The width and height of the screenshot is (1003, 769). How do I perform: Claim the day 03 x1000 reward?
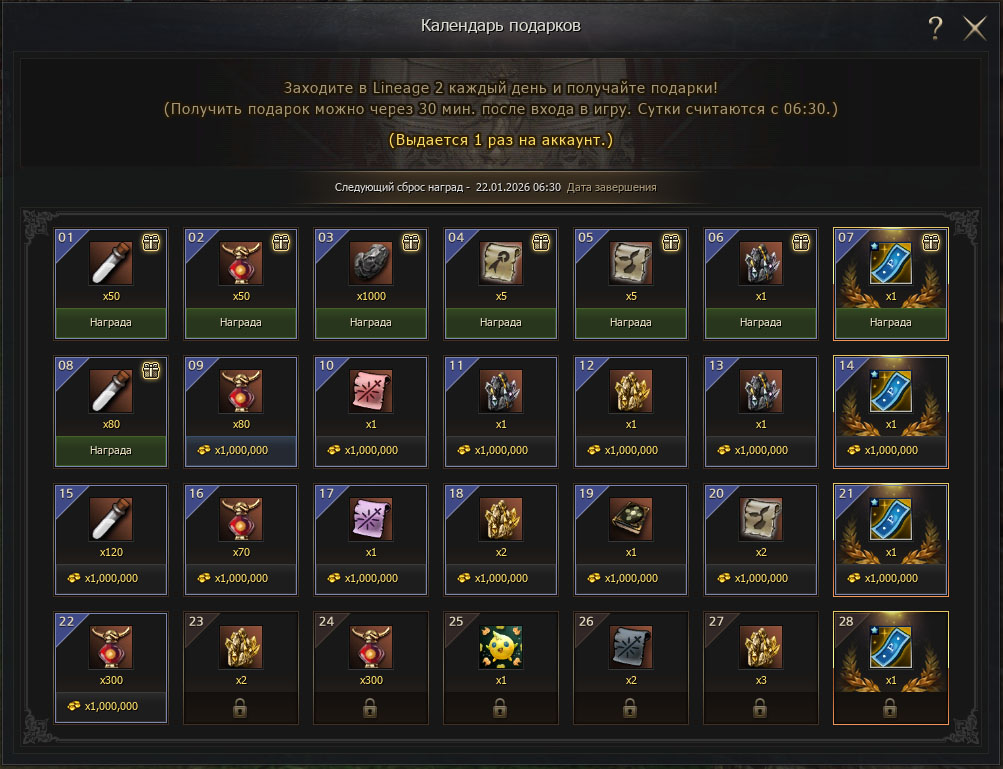pyautogui.click(x=370, y=323)
